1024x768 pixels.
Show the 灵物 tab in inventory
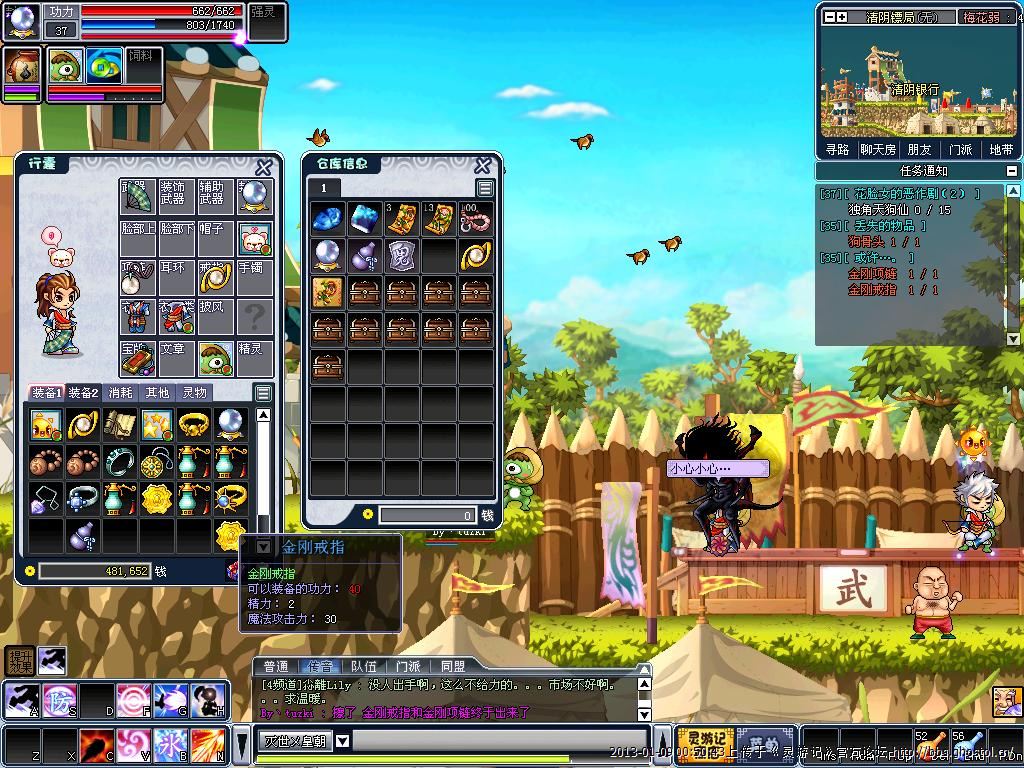tap(194, 393)
